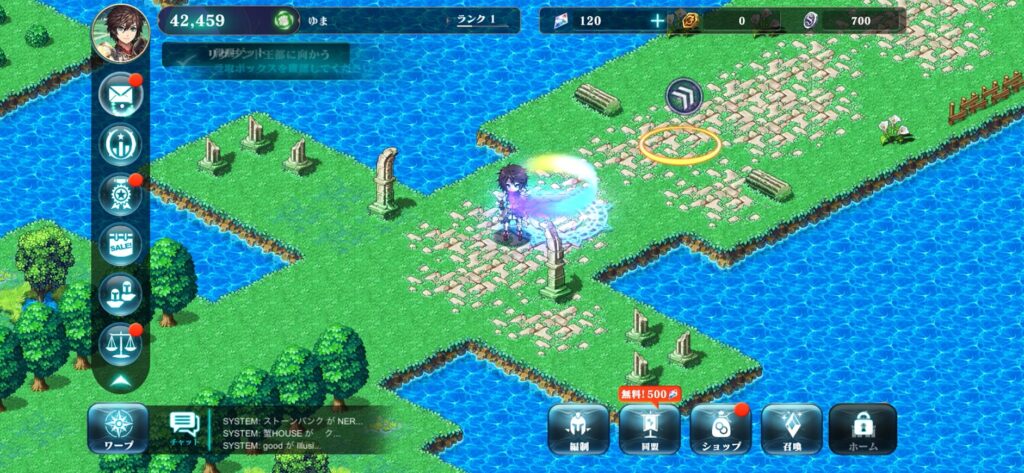This screenshot has height=473, width=1024.
Task: Open the building and hand icon
Action: pyautogui.click(x=120, y=294)
